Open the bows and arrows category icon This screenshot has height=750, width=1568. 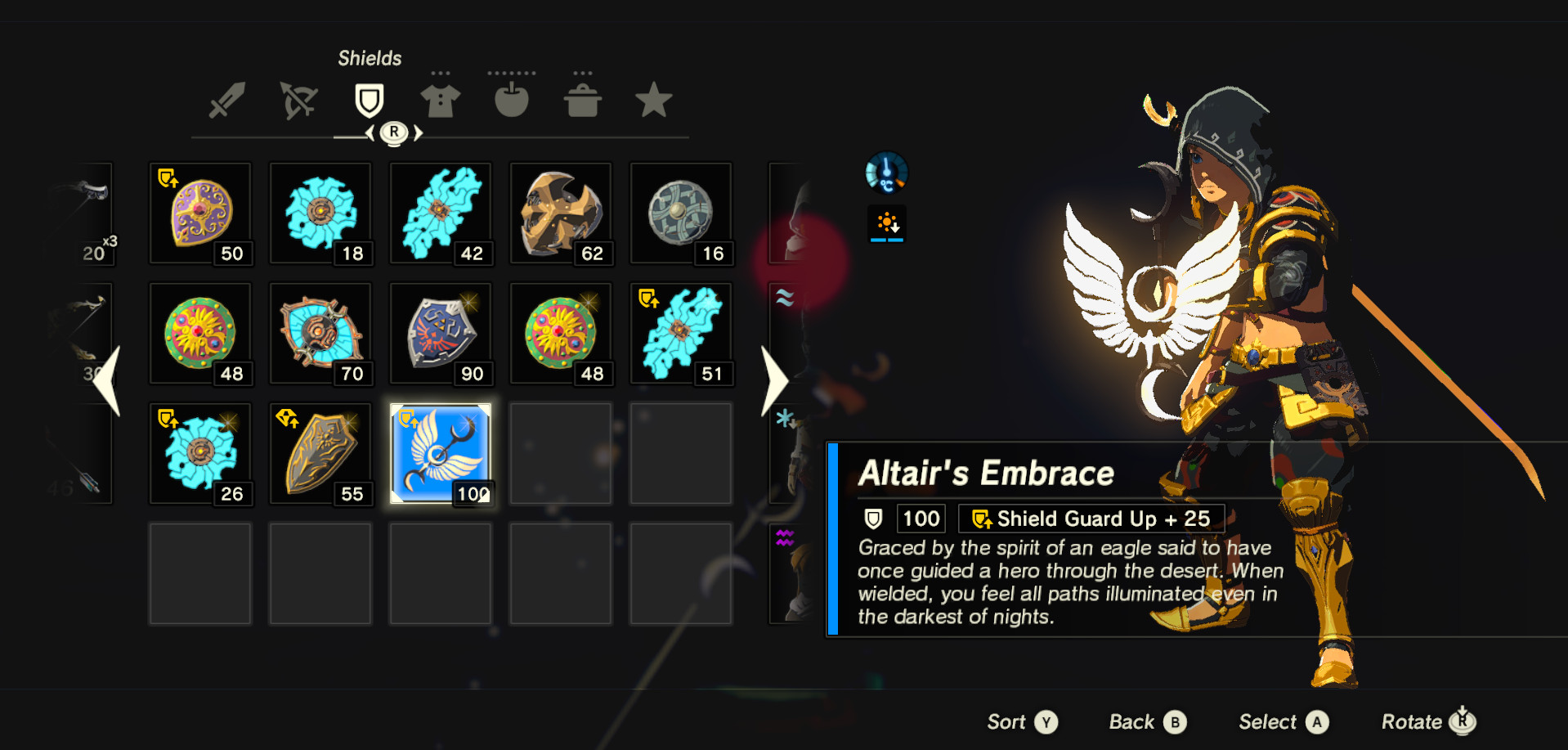click(298, 100)
